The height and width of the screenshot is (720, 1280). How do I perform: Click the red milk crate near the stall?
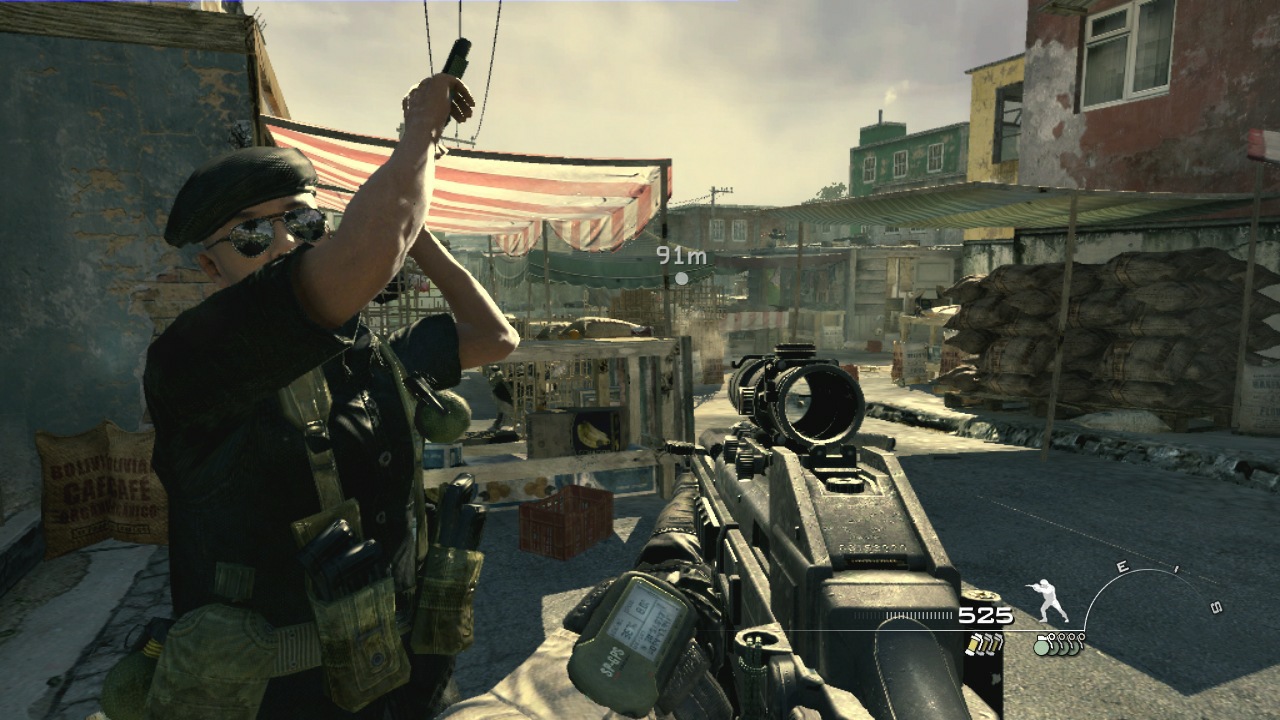560,525
